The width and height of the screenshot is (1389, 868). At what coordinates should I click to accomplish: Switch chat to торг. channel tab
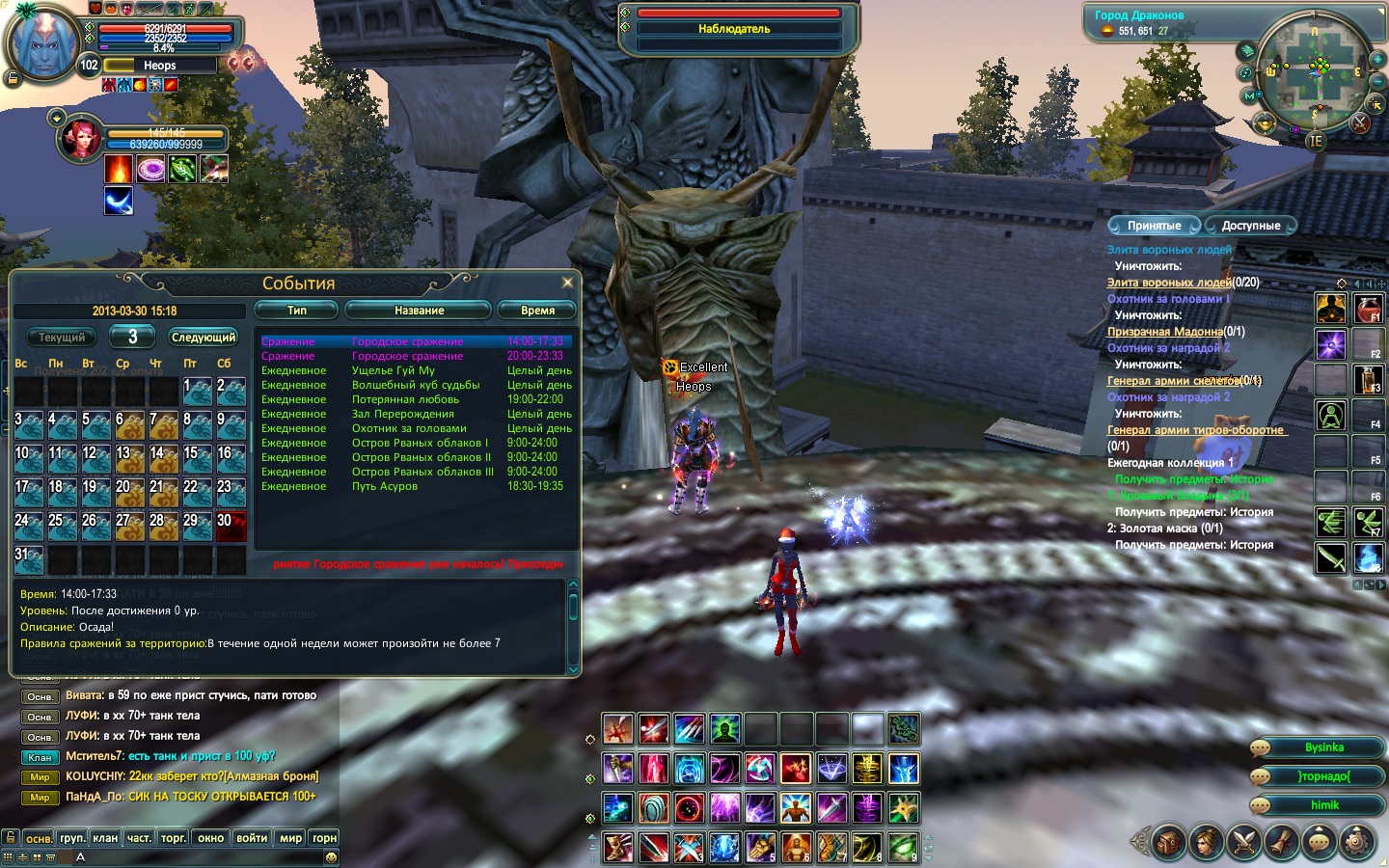[x=174, y=838]
